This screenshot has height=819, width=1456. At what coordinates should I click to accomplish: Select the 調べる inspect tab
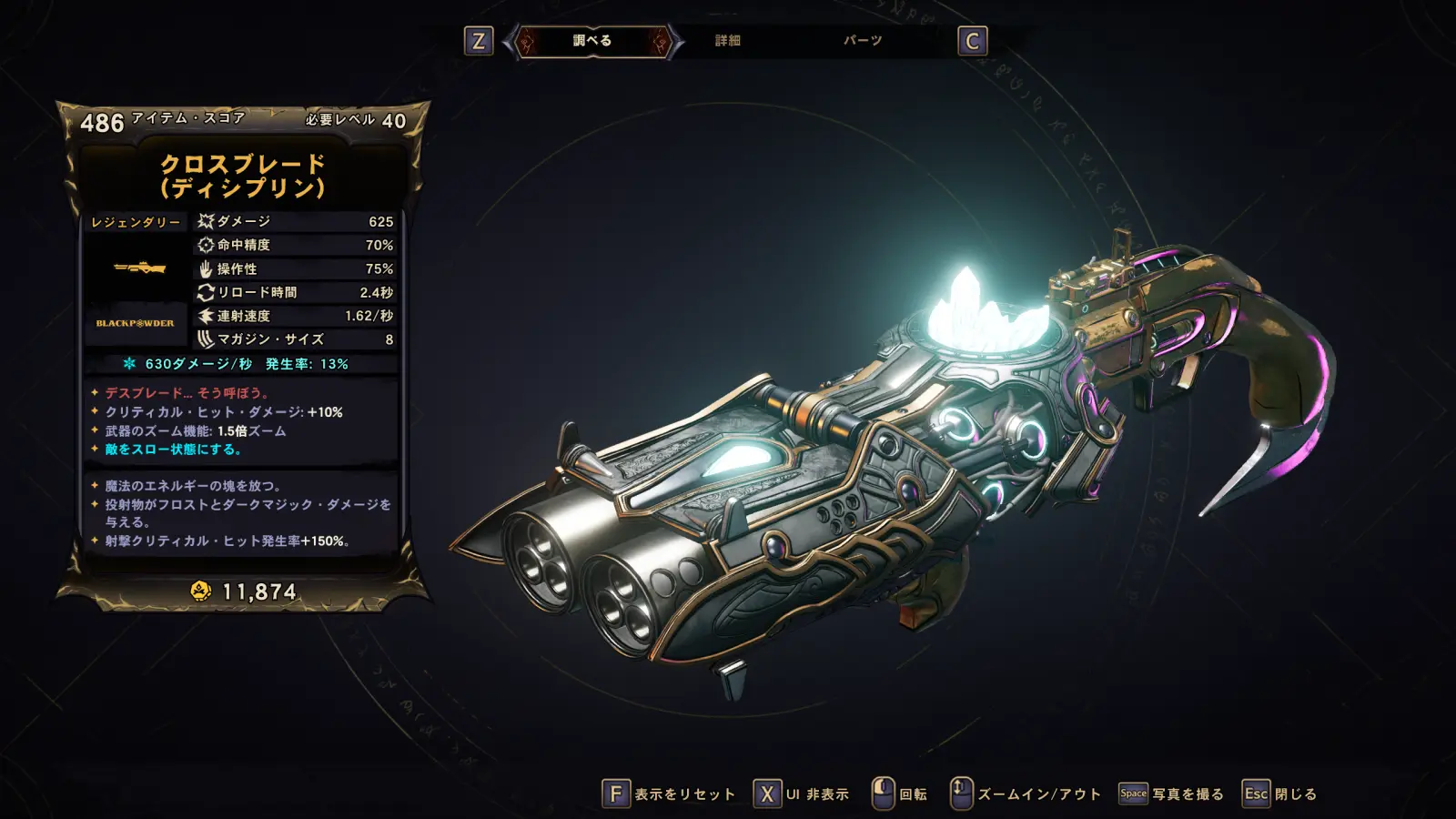coord(592,41)
